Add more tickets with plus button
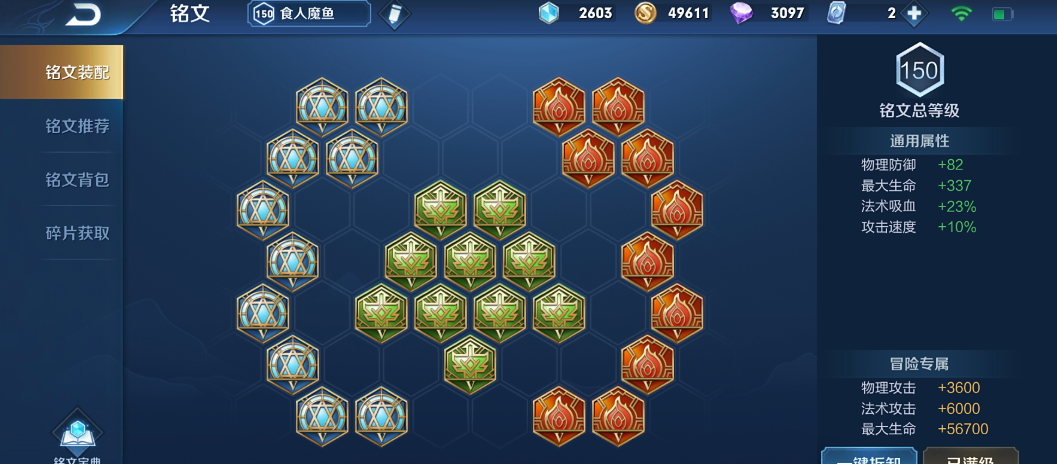This screenshot has width=1057, height=464. click(x=912, y=14)
